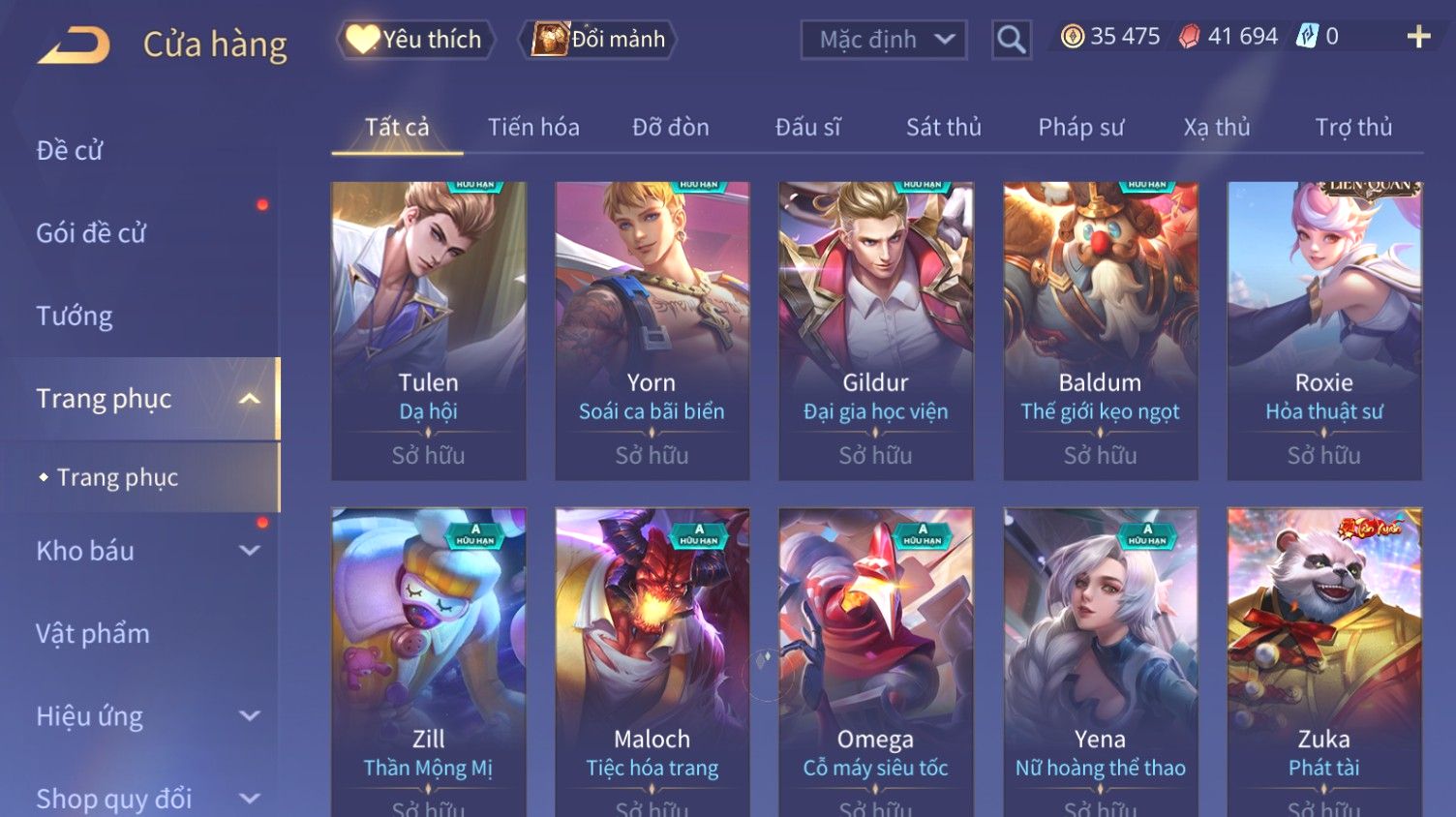Switch to the Tiến hóa tab
Viewport: 1456px width, 817px height.
533,127
